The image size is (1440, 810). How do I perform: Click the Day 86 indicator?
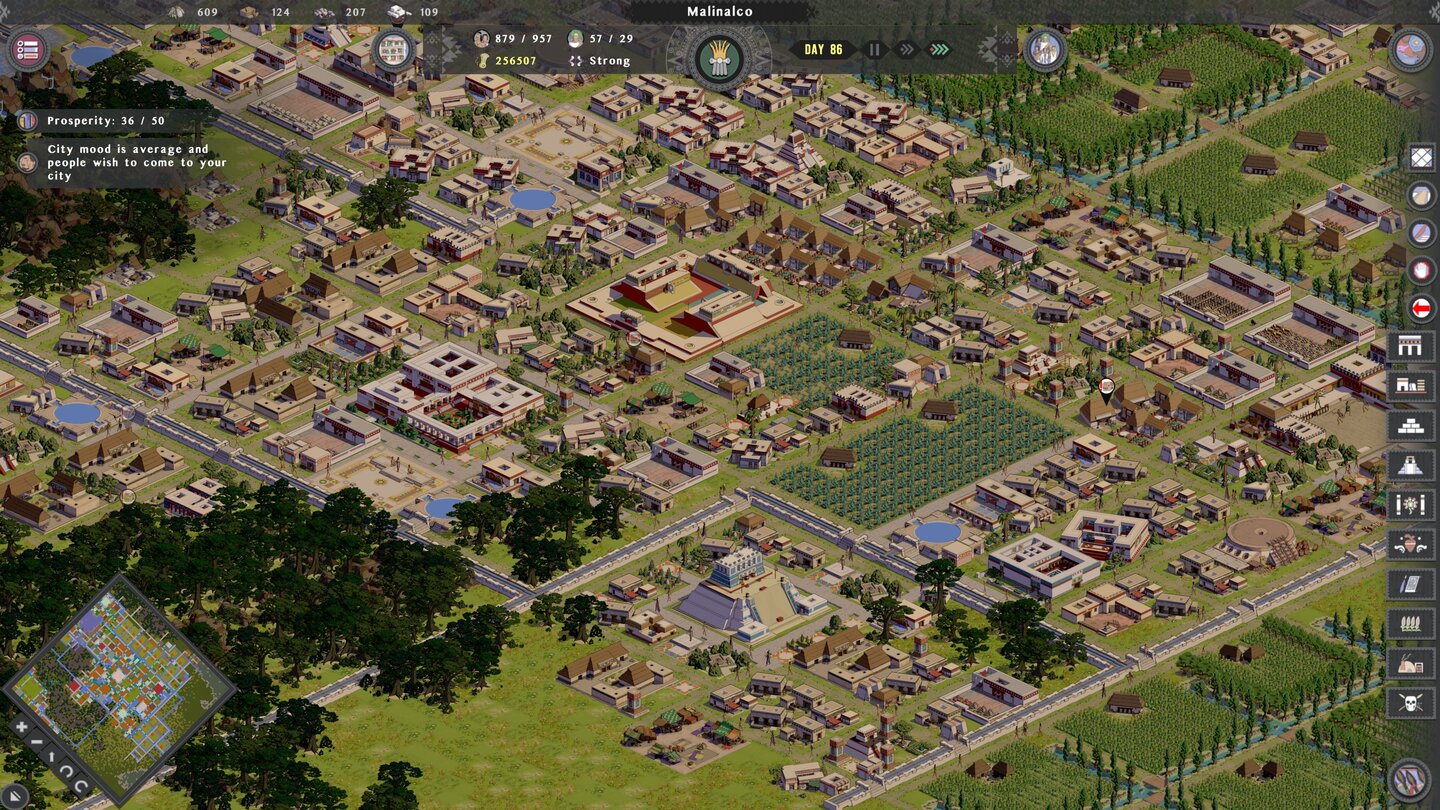click(x=822, y=47)
